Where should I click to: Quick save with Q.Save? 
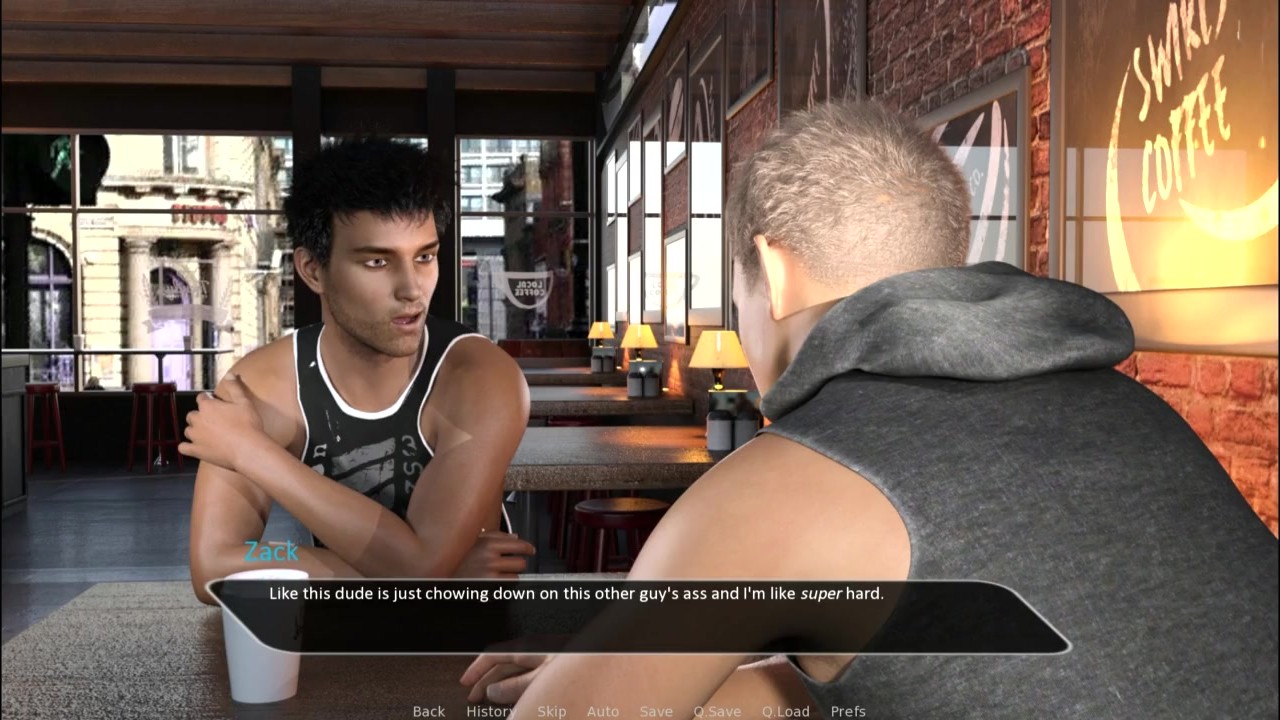(717, 711)
